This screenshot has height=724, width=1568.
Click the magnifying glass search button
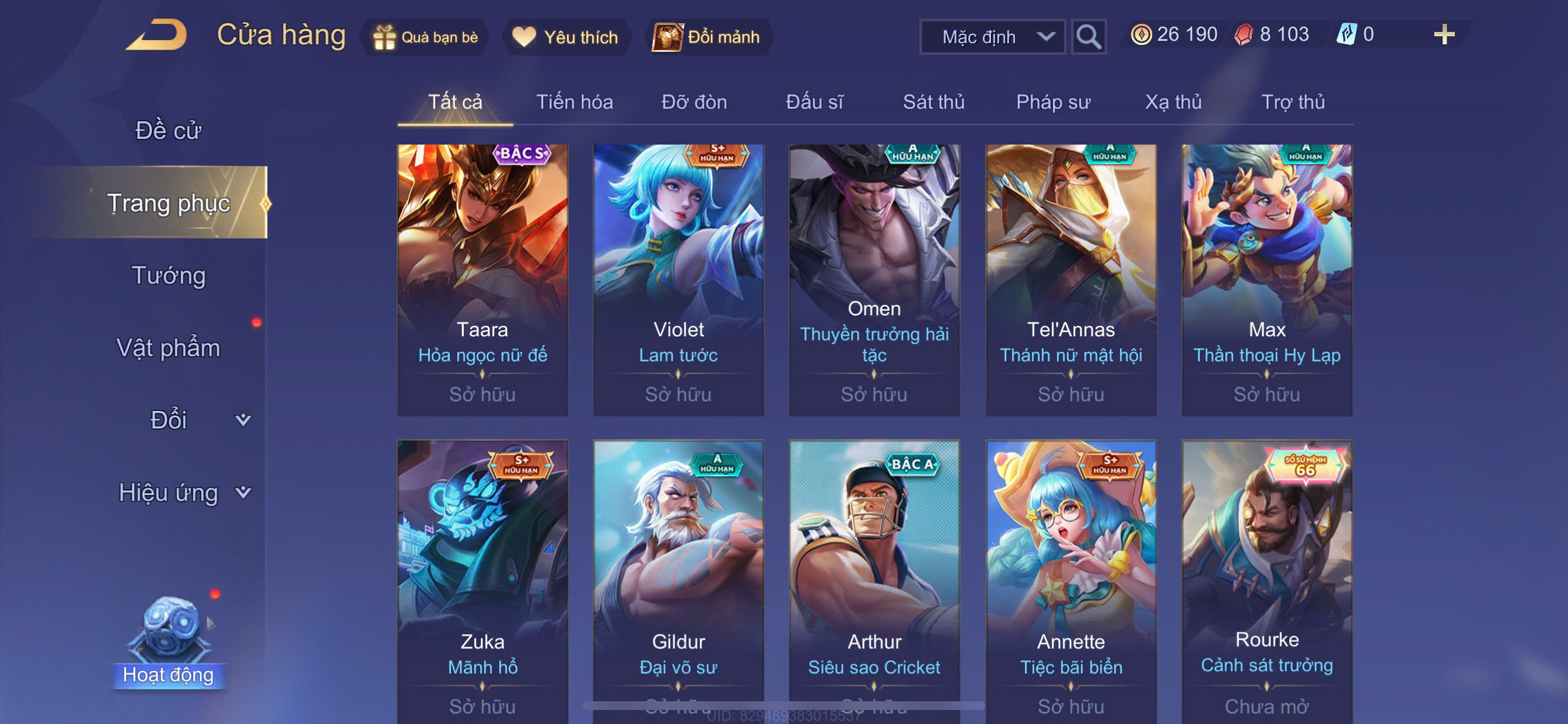(x=1088, y=37)
